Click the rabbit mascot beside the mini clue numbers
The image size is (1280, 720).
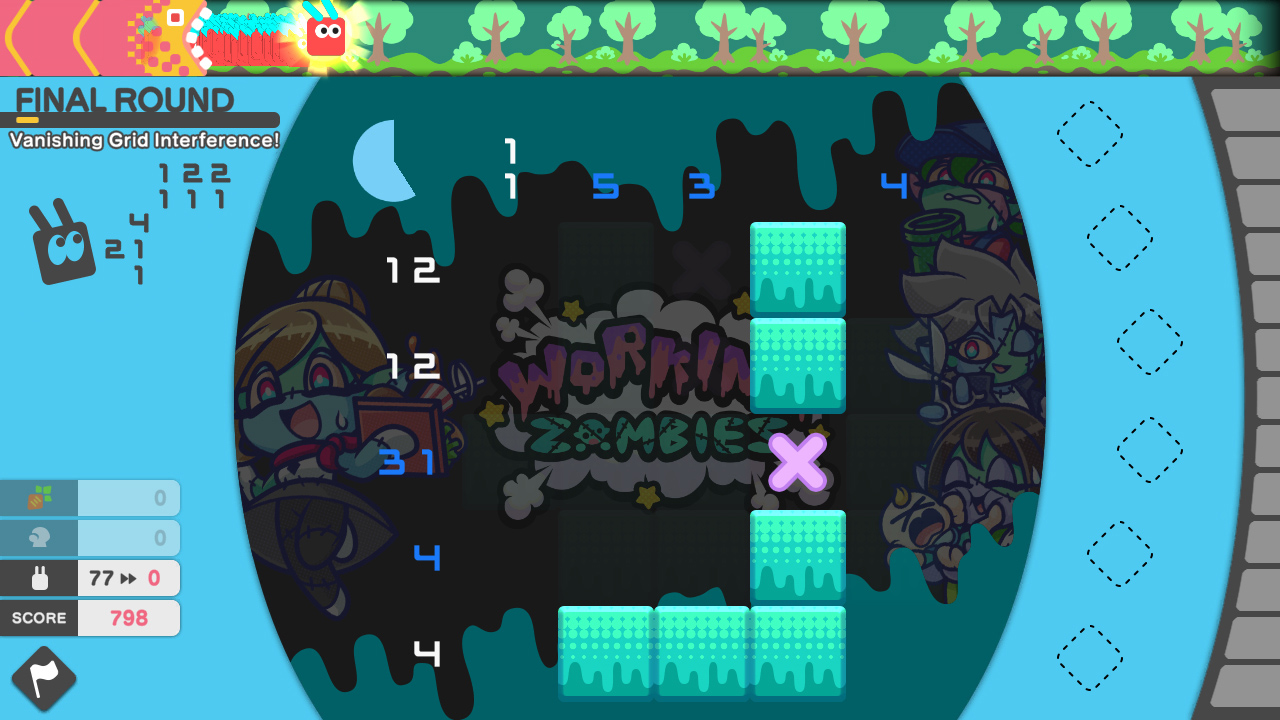[60, 245]
